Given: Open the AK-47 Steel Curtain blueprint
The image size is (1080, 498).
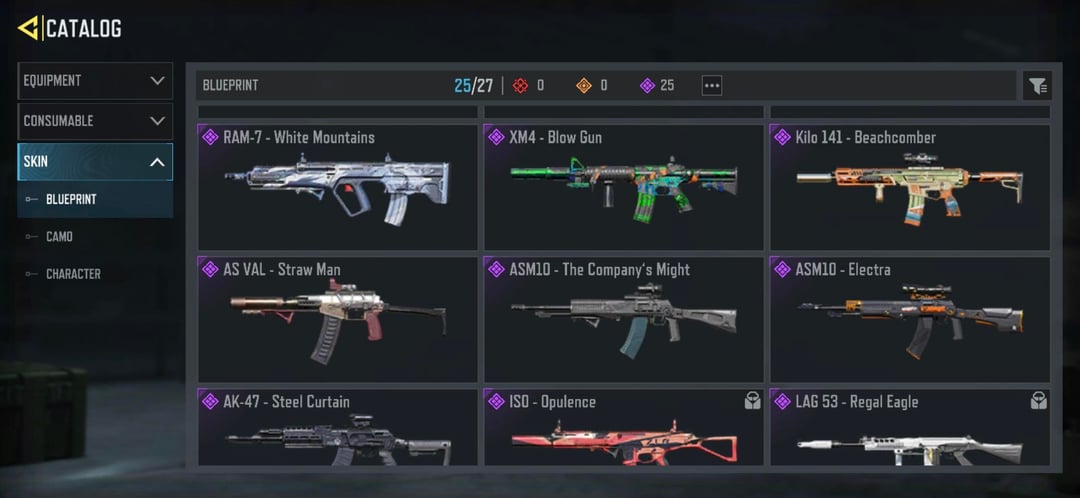Looking at the screenshot, I should [x=337, y=428].
